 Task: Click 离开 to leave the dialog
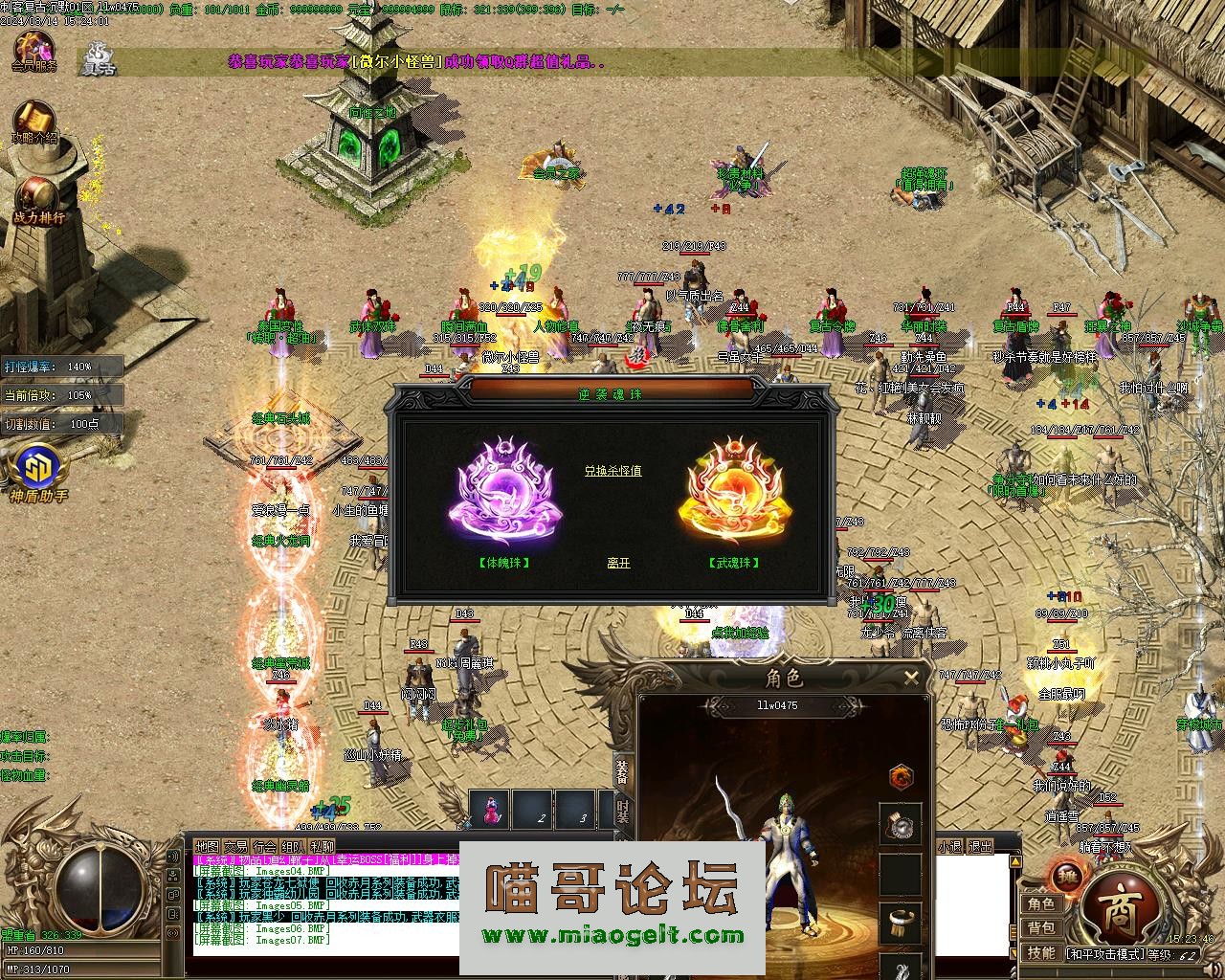pos(618,563)
